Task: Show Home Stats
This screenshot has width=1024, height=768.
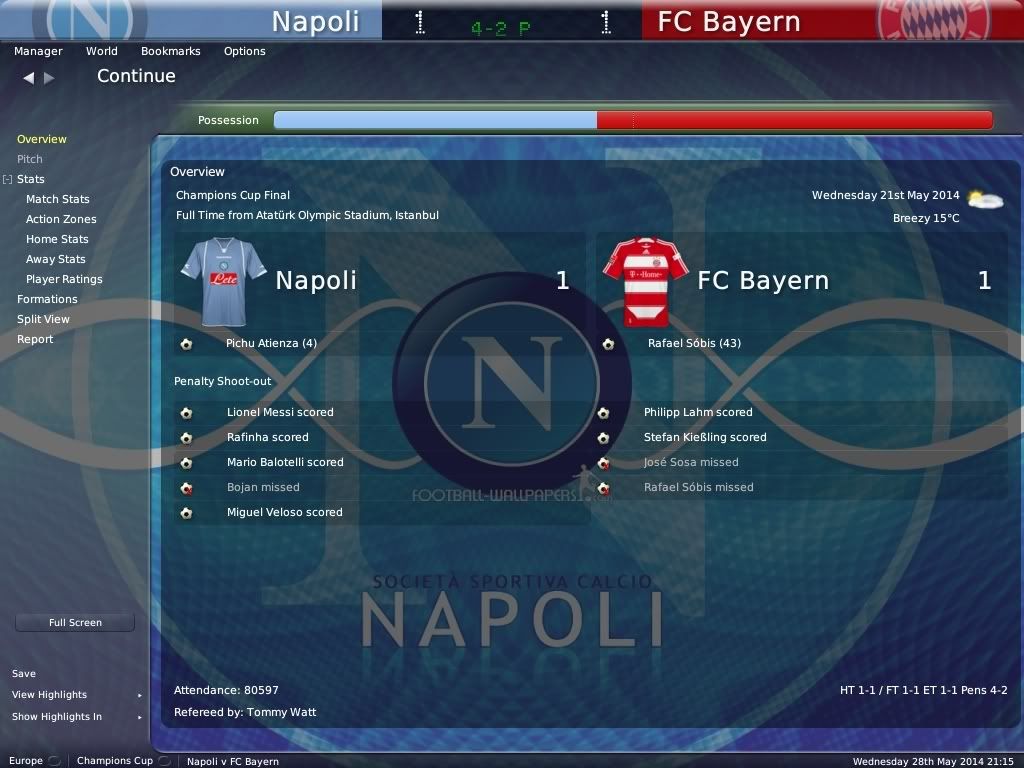Action: [57, 239]
